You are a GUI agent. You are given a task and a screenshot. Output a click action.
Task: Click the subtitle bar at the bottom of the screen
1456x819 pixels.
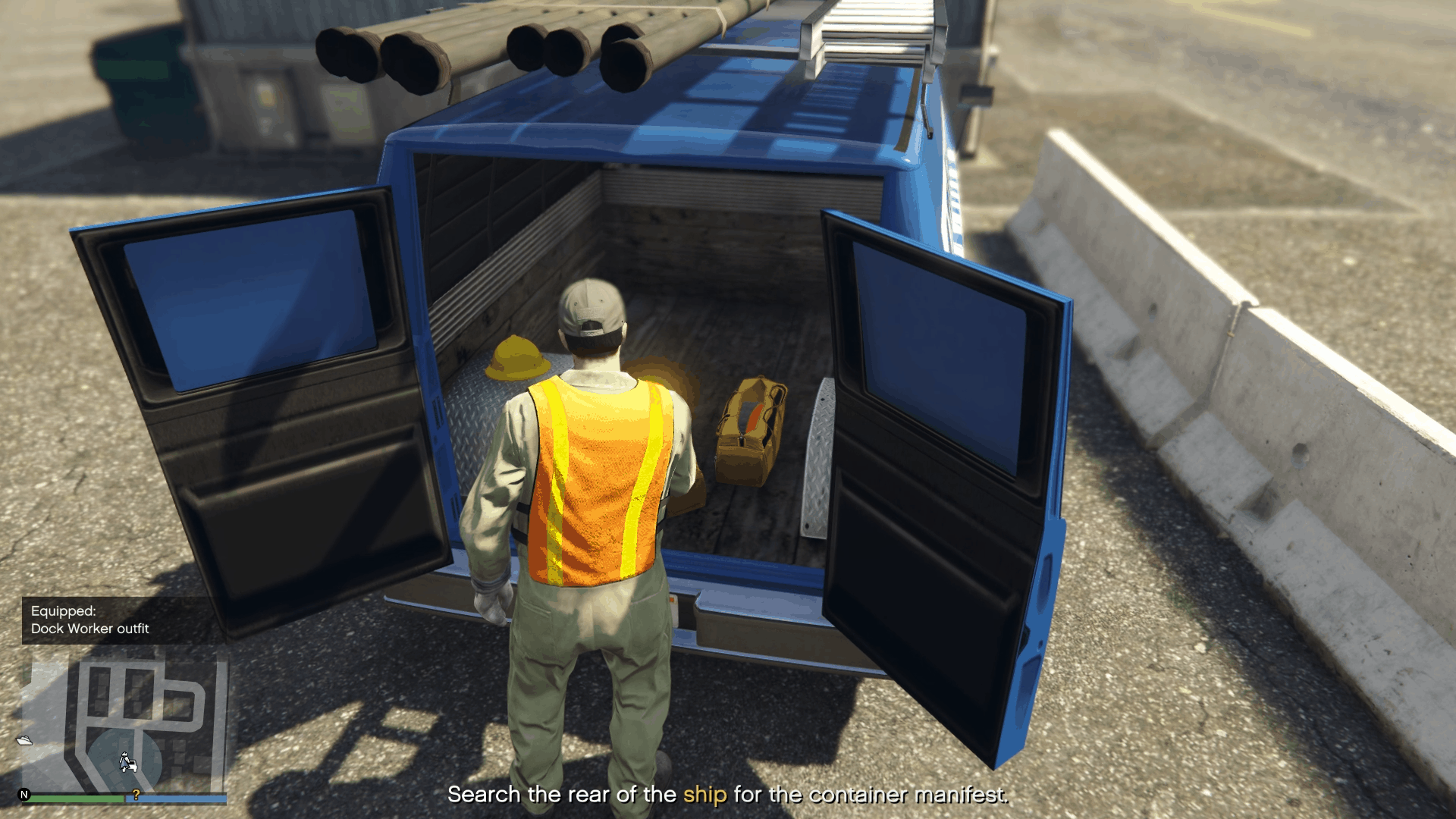(728, 795)
